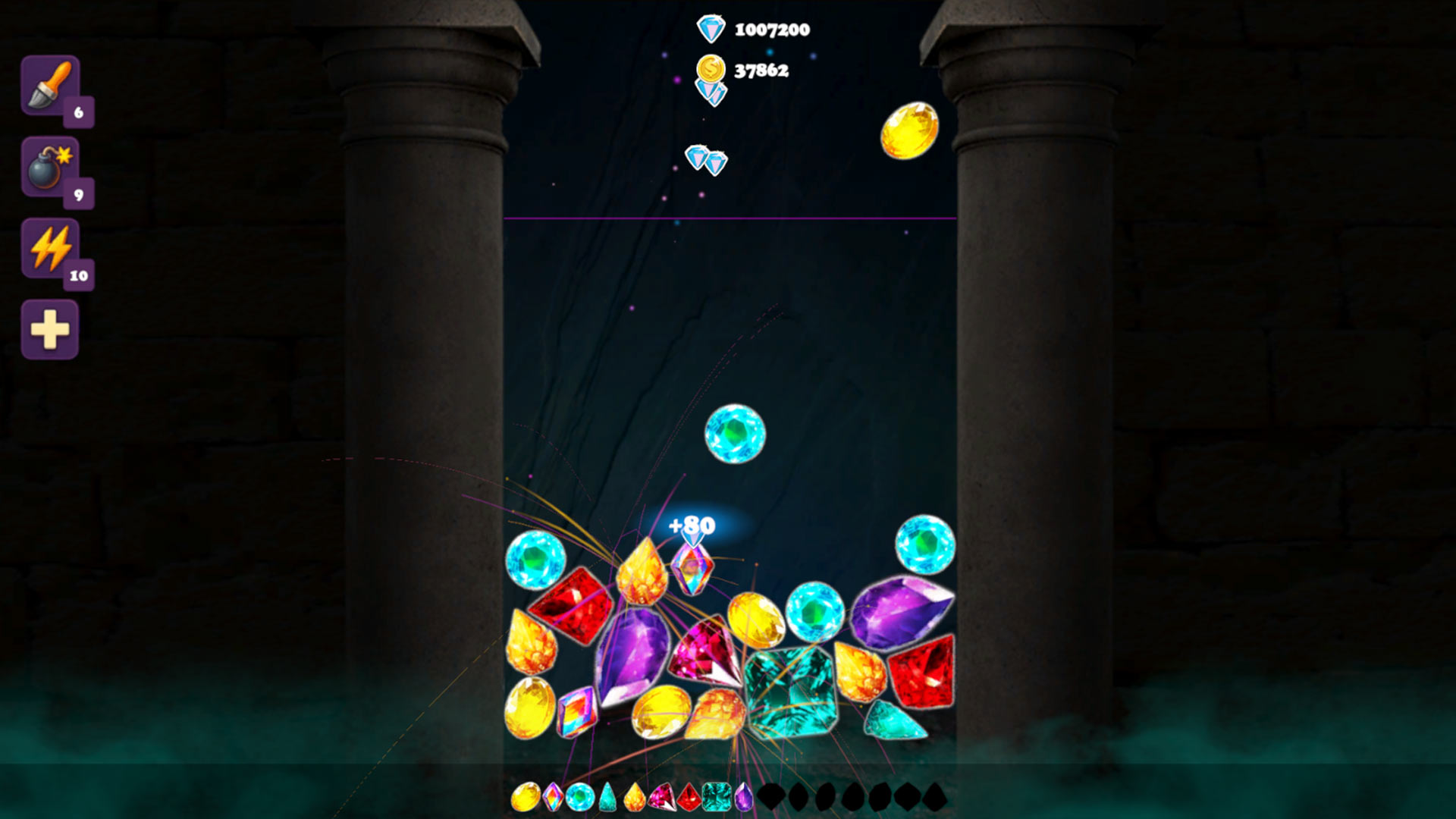
Task: Click the +80 score popup
Action: [691, 524]
